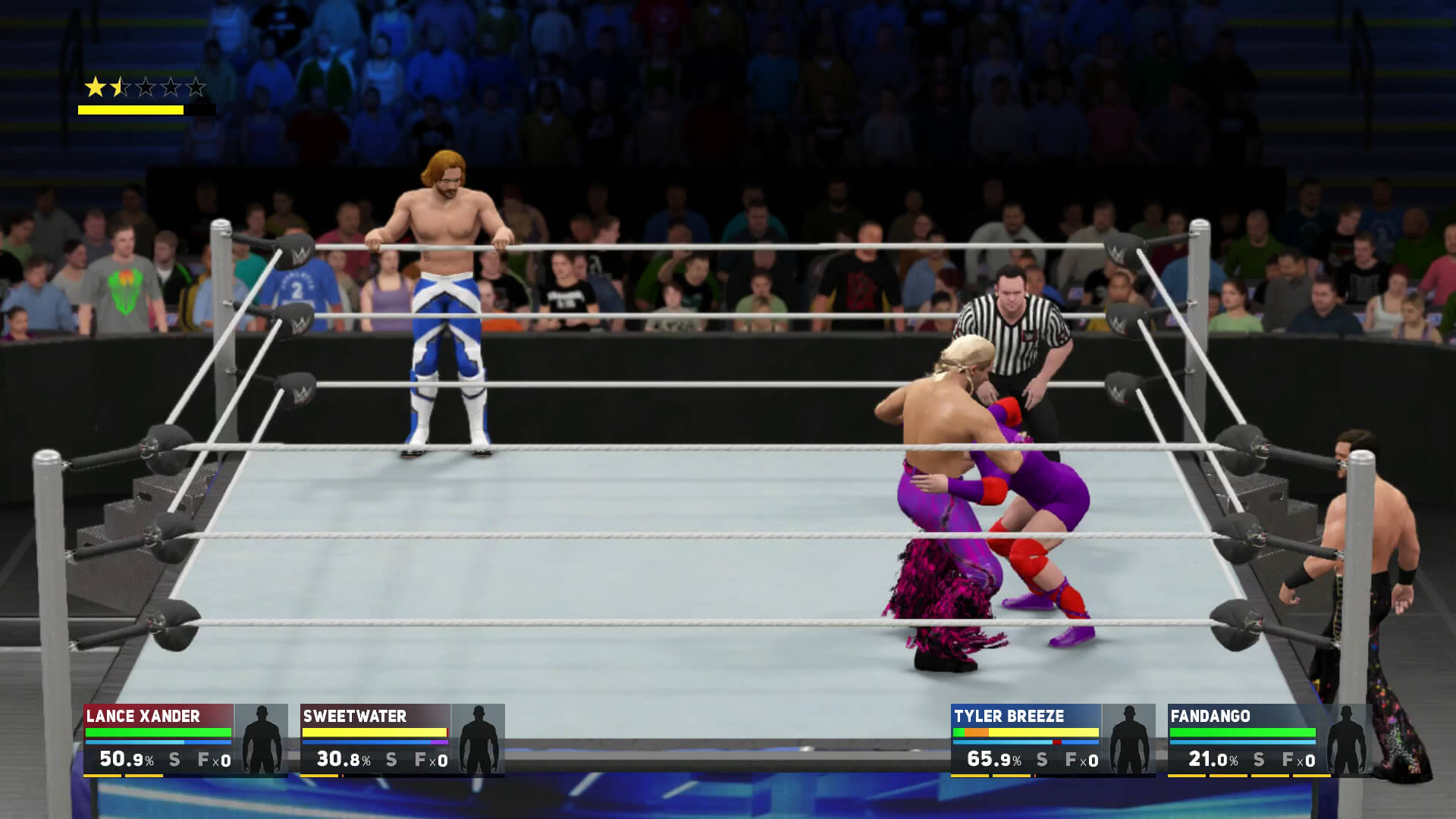Click Fandango's body damage silhouette
Screen dimensions: 1456x819
1345,739
